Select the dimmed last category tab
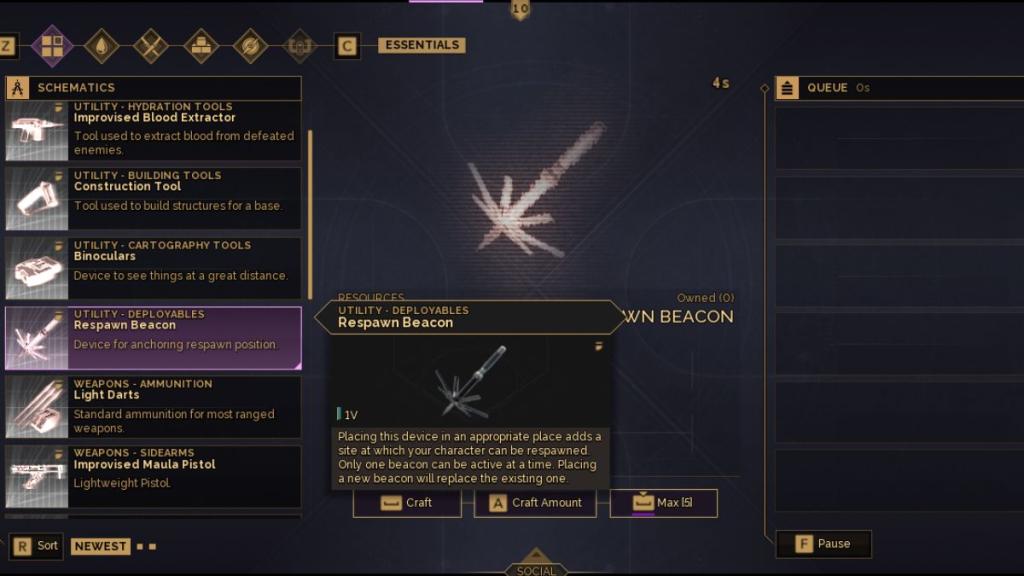 298,46
